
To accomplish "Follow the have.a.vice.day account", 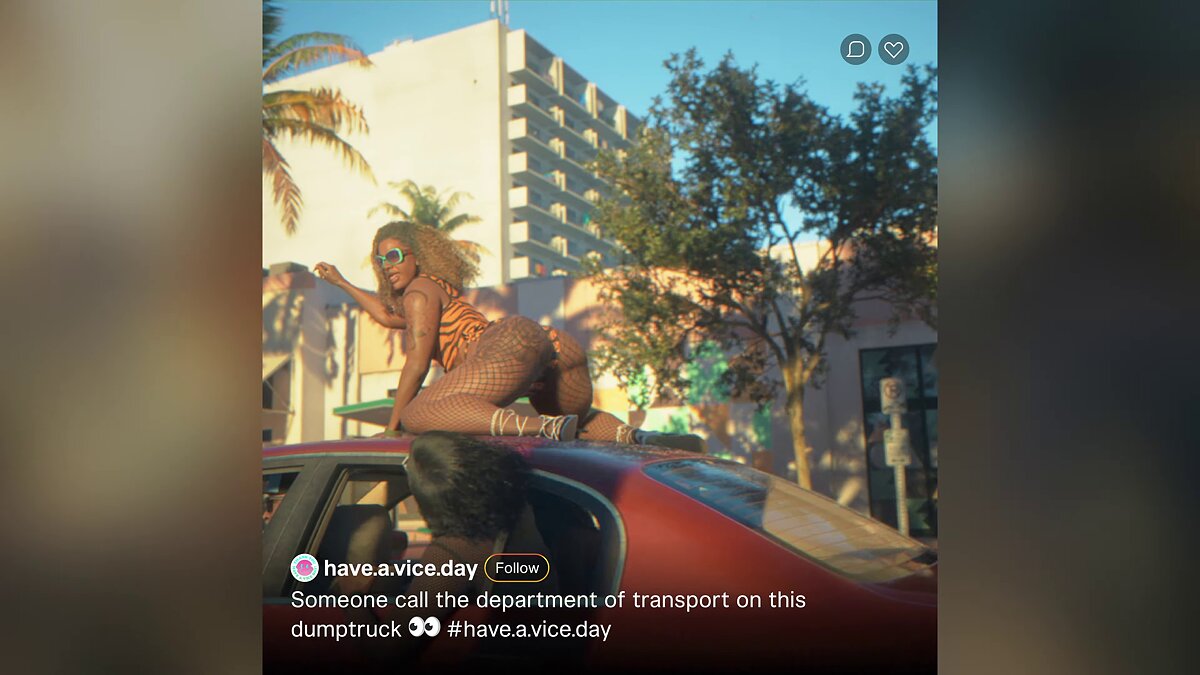I will (516, 568).
